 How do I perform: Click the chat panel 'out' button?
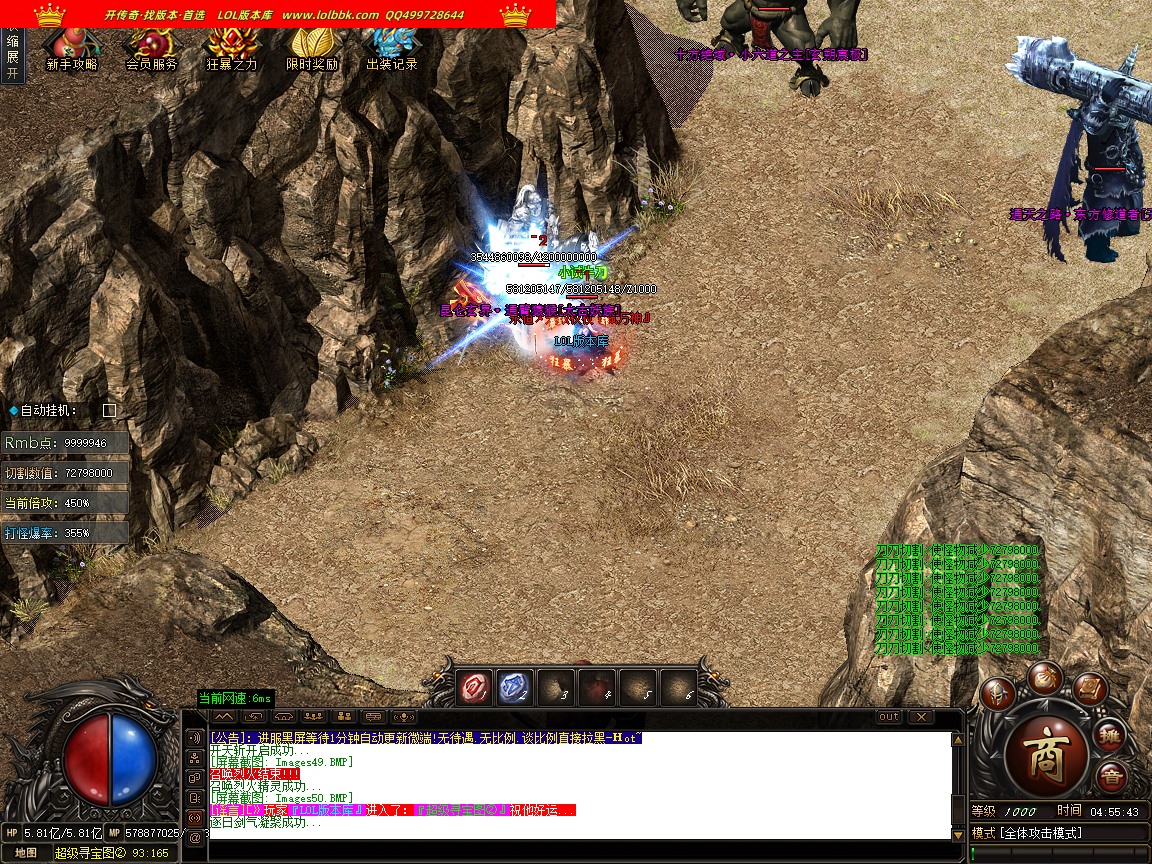[x=888, y=717]
